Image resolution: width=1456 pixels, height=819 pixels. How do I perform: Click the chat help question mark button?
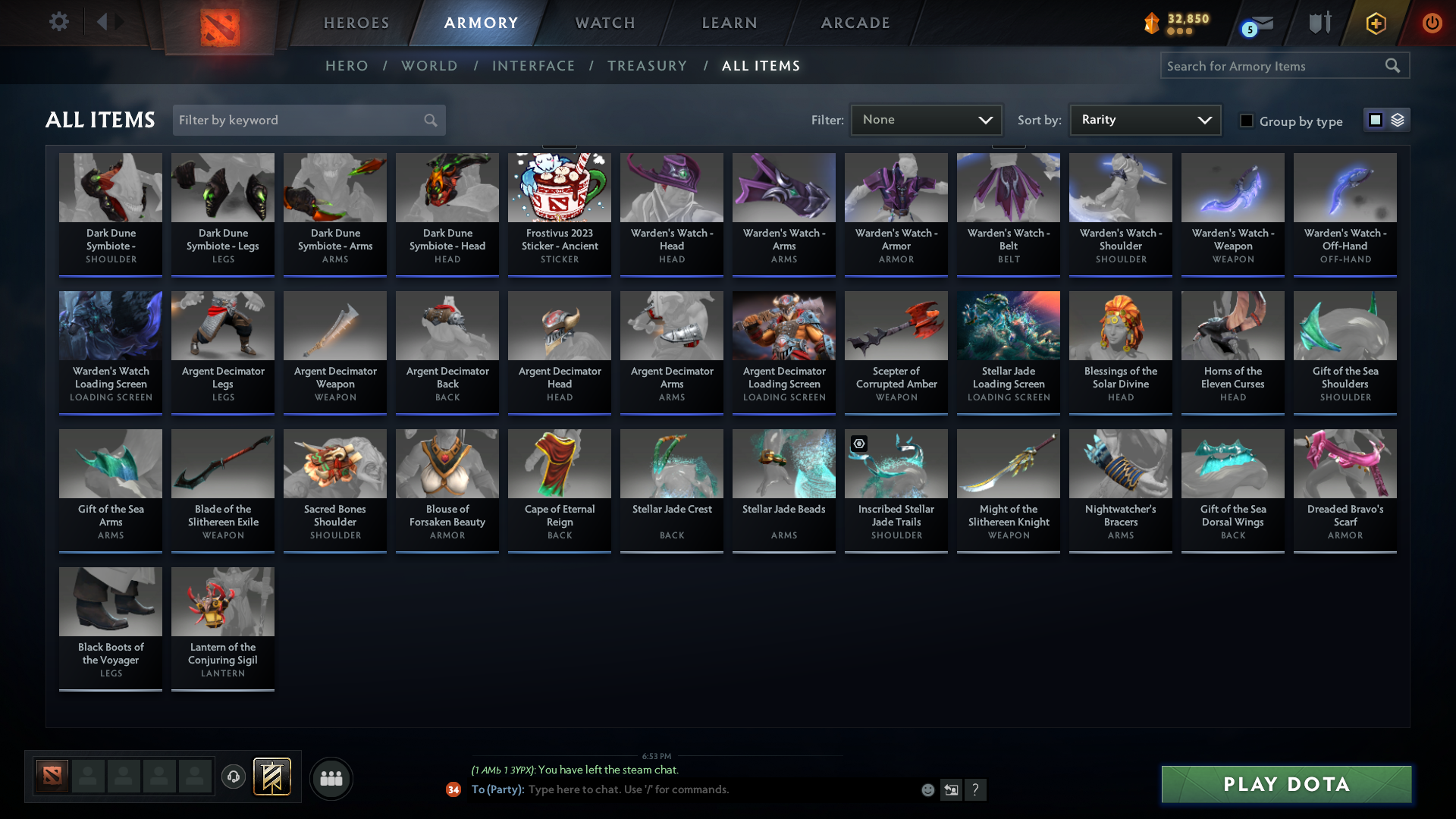(x=976, y=789)
